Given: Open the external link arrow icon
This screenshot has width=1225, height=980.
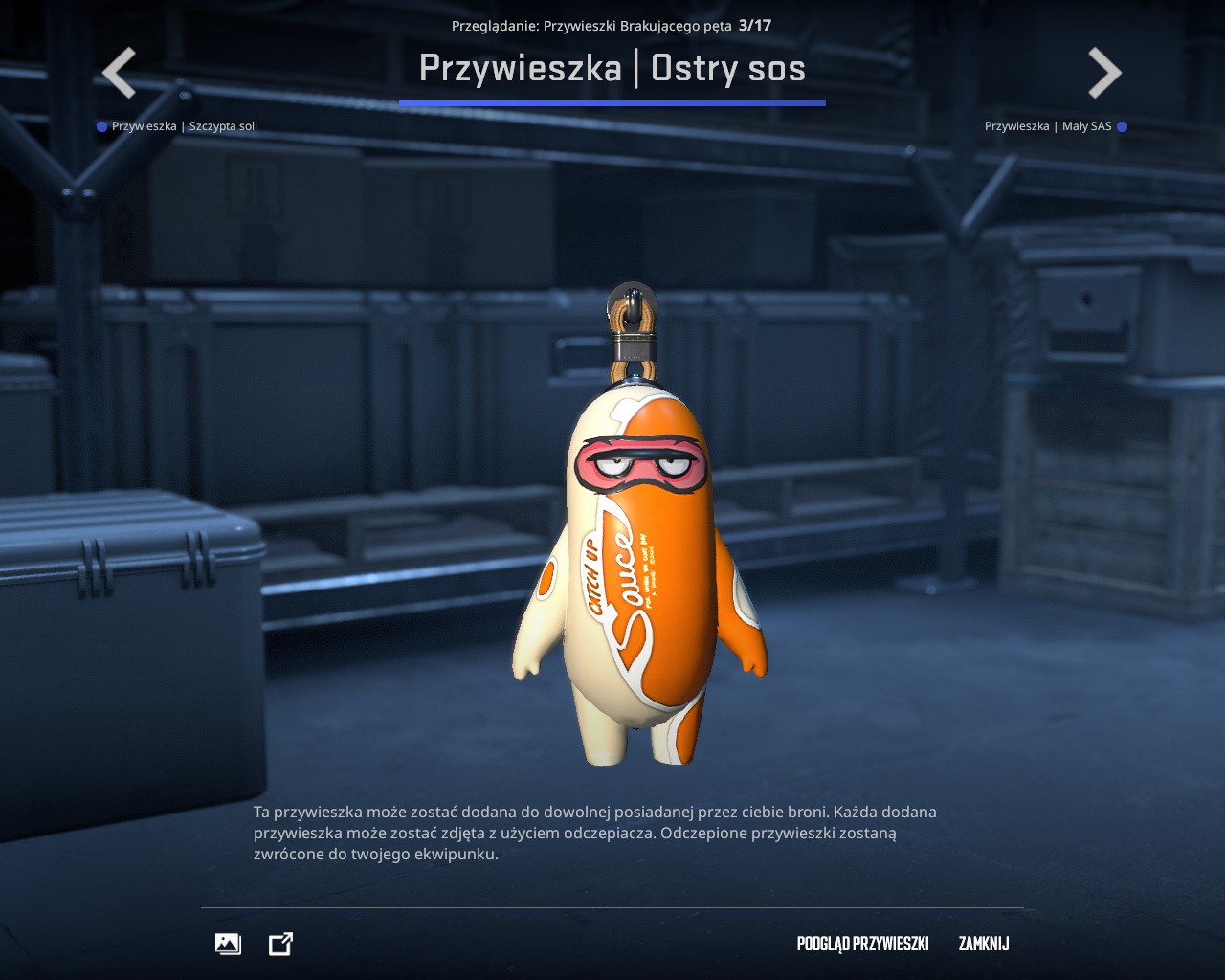Looking at the screenshot, I should (280, 944).
